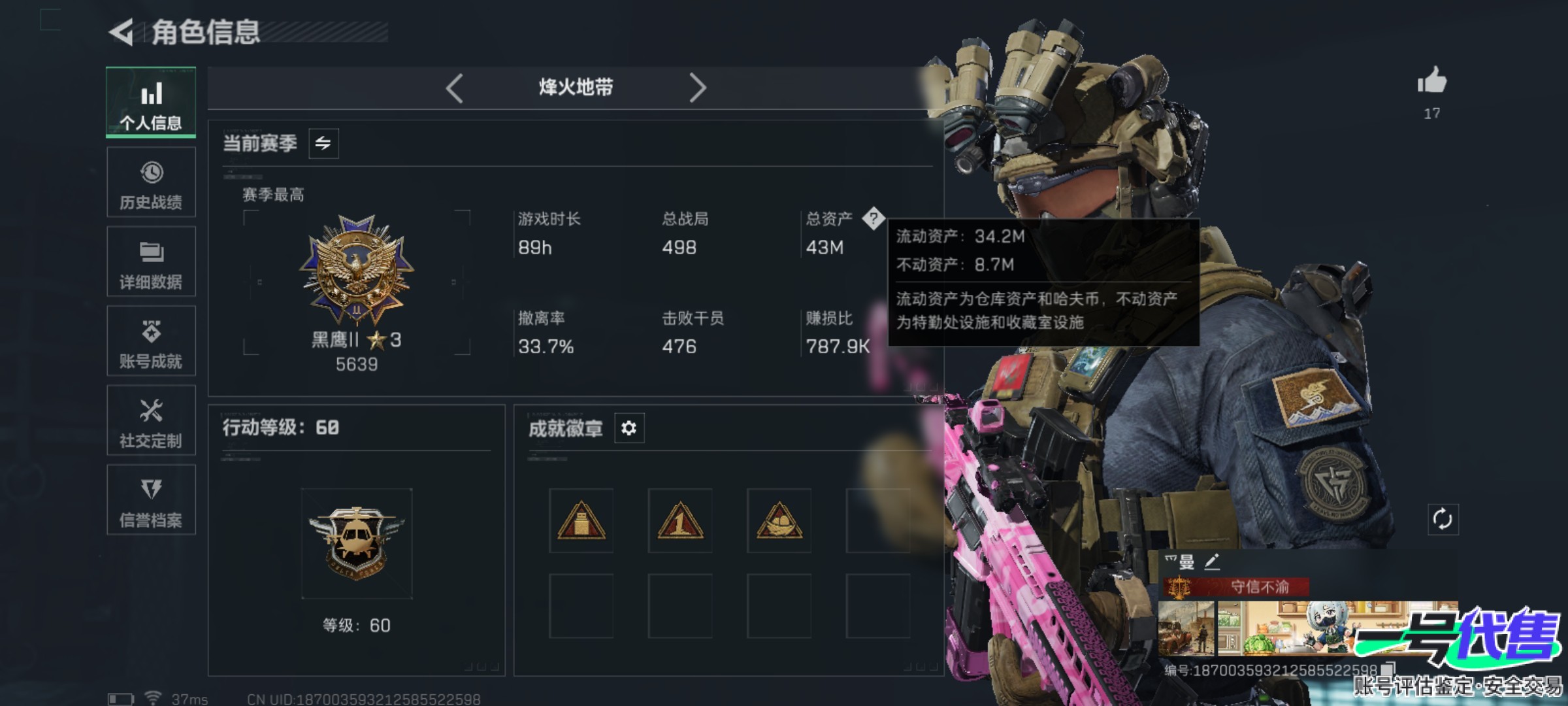Open the 社交定制 tab
The height and width of the screenshot is (706, 1568).
[151, 421]
